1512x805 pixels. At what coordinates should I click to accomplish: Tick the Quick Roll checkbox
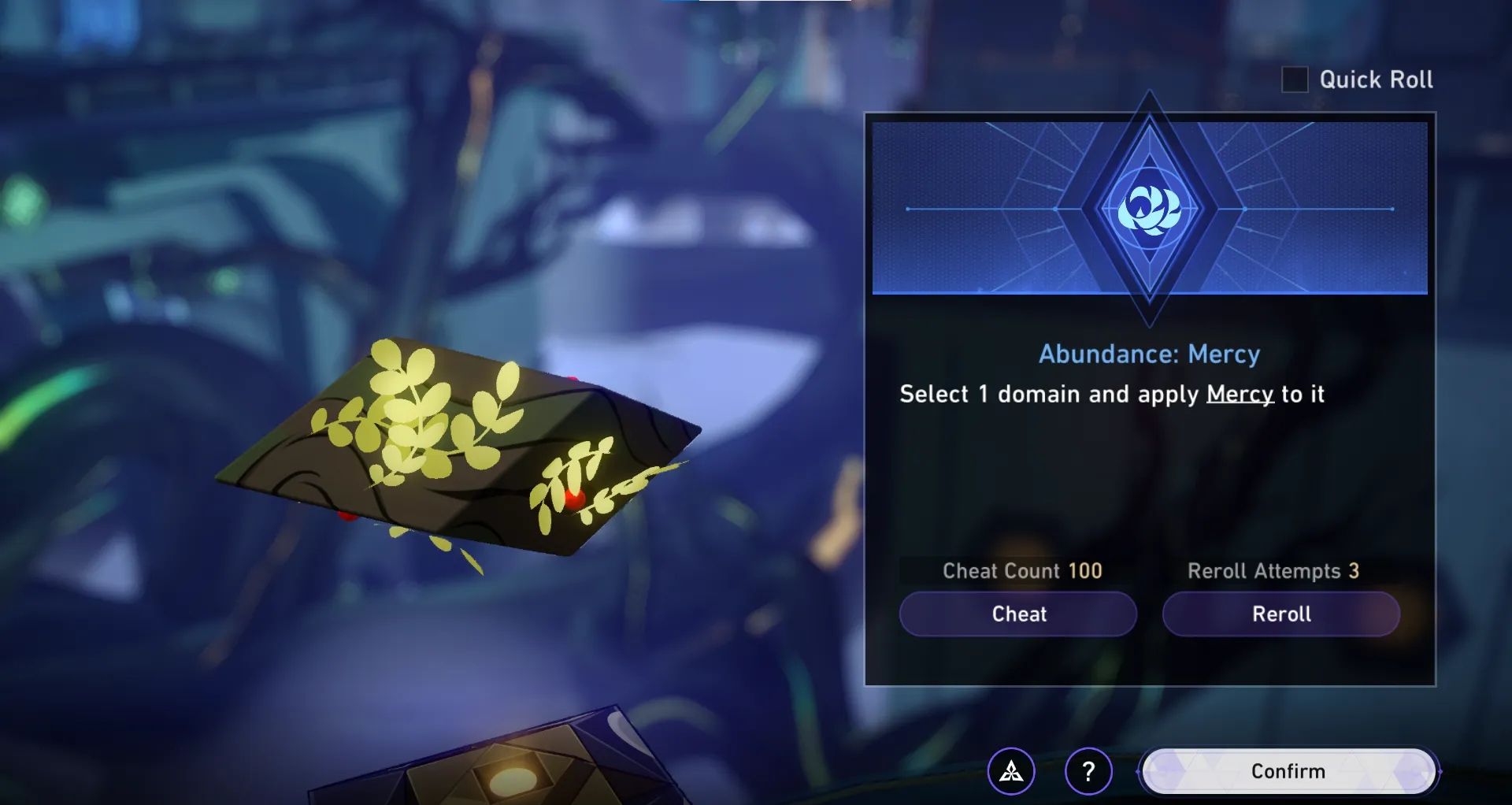[x=1295, y=80]
